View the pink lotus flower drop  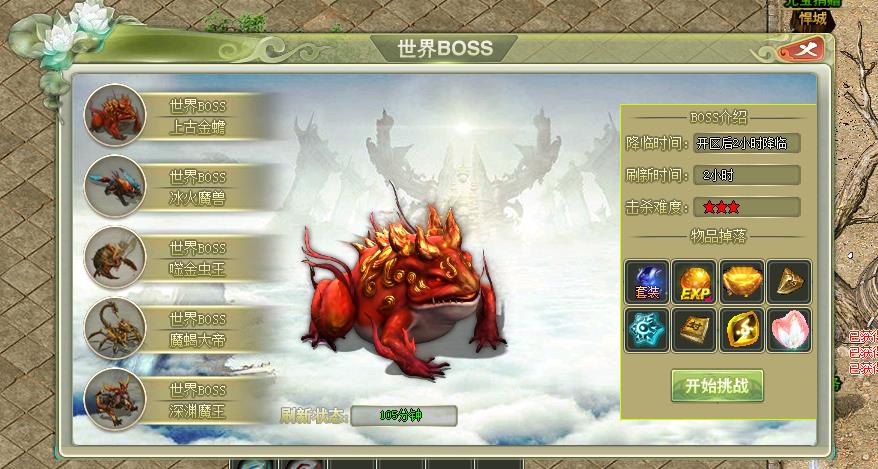coord(789,329)
